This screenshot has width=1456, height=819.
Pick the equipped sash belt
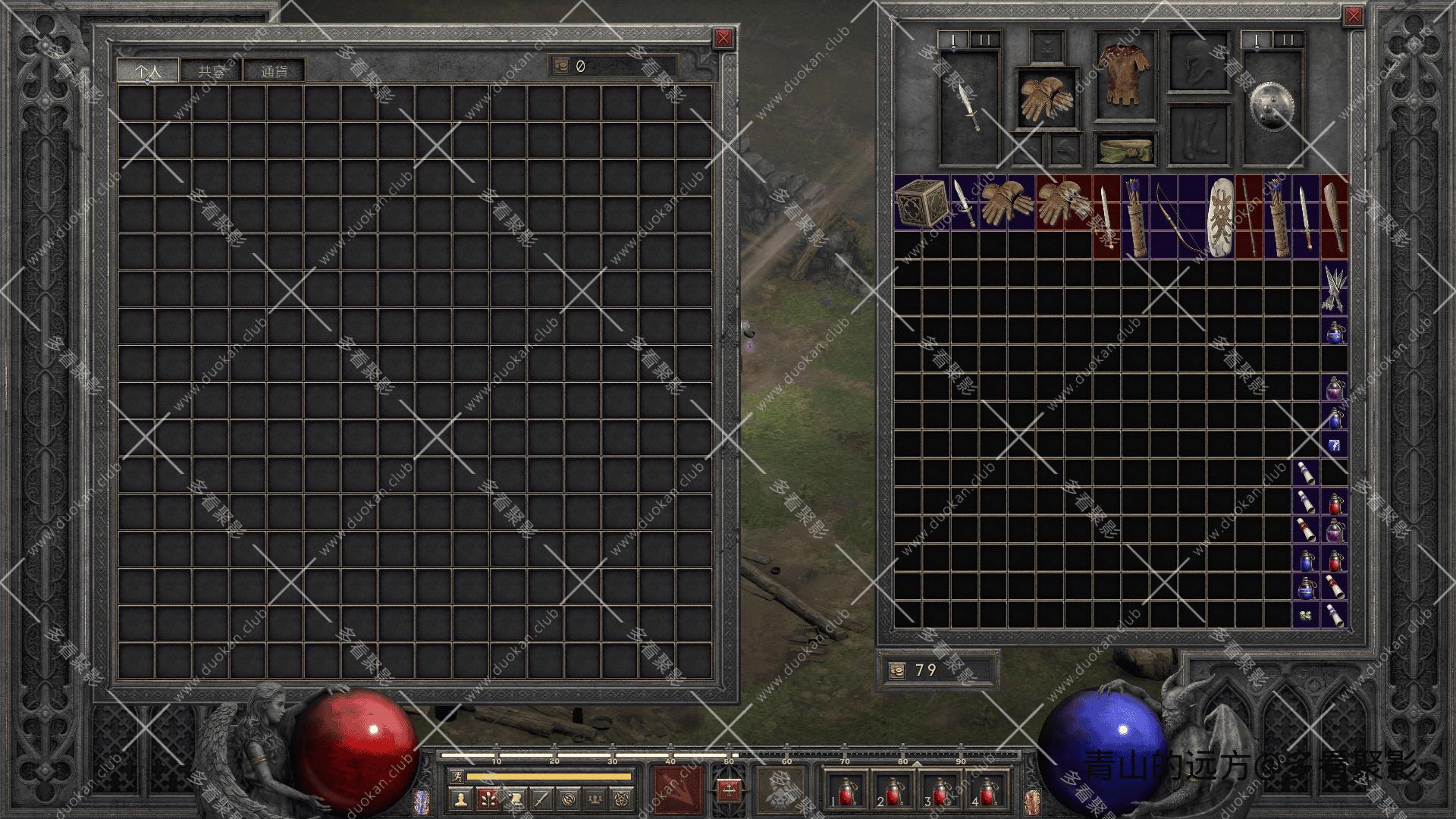pyautogui.click(x=1126, y=148)
